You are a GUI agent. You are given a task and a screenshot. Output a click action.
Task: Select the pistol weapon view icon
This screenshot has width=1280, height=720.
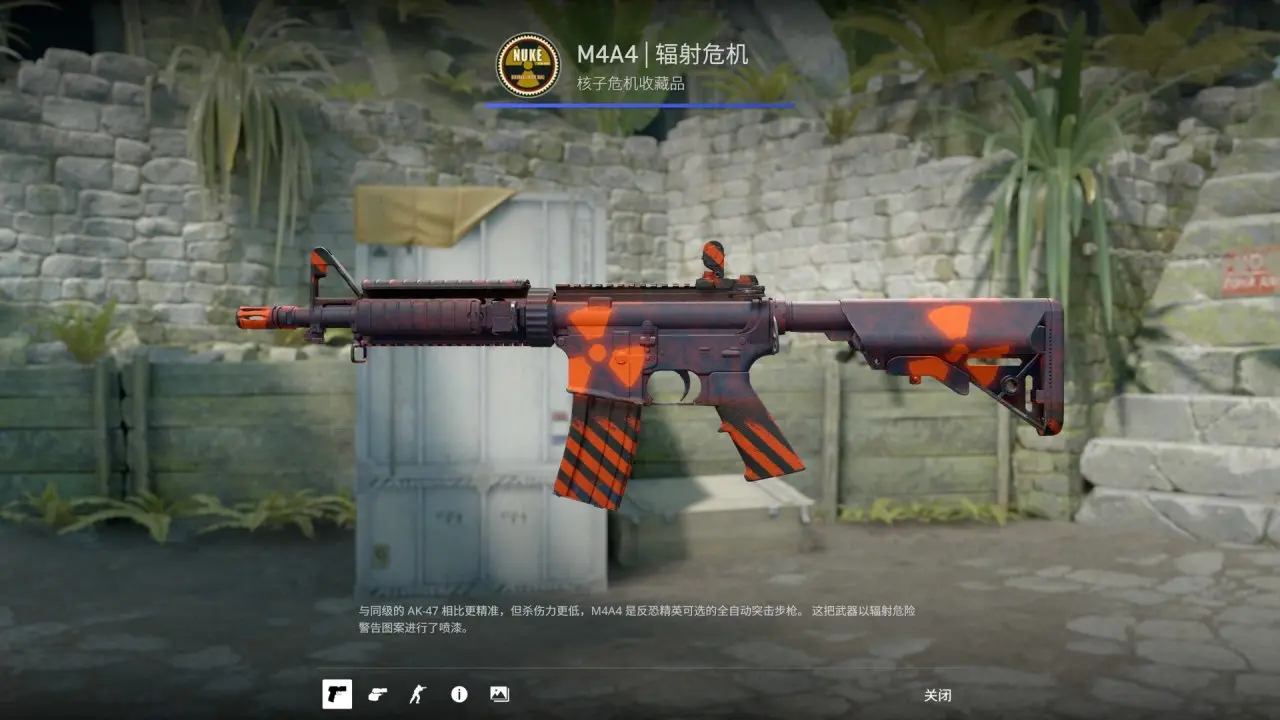tap(337, 694)
